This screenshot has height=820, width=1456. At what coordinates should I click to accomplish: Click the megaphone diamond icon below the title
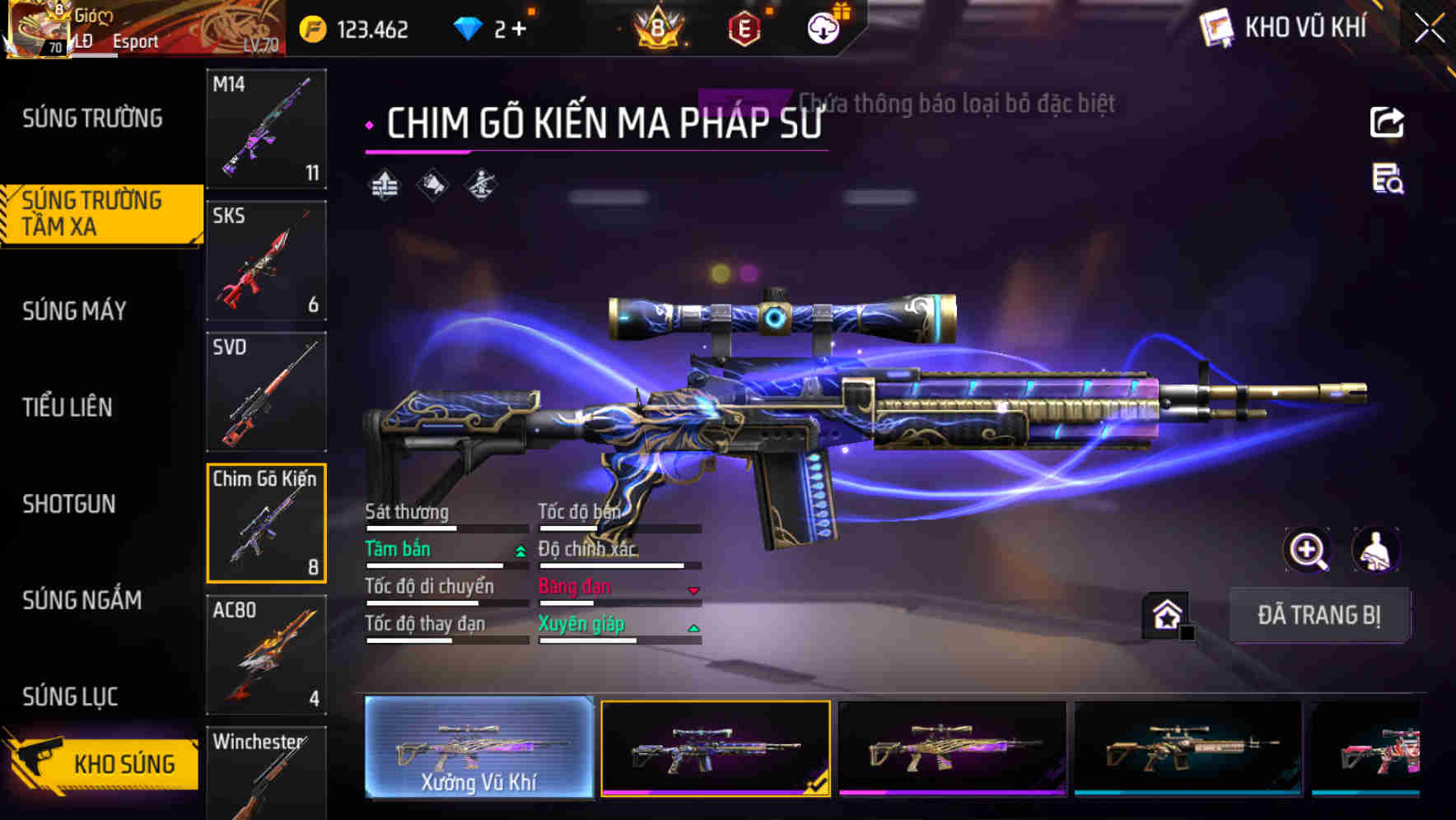[x=434, y=184]
